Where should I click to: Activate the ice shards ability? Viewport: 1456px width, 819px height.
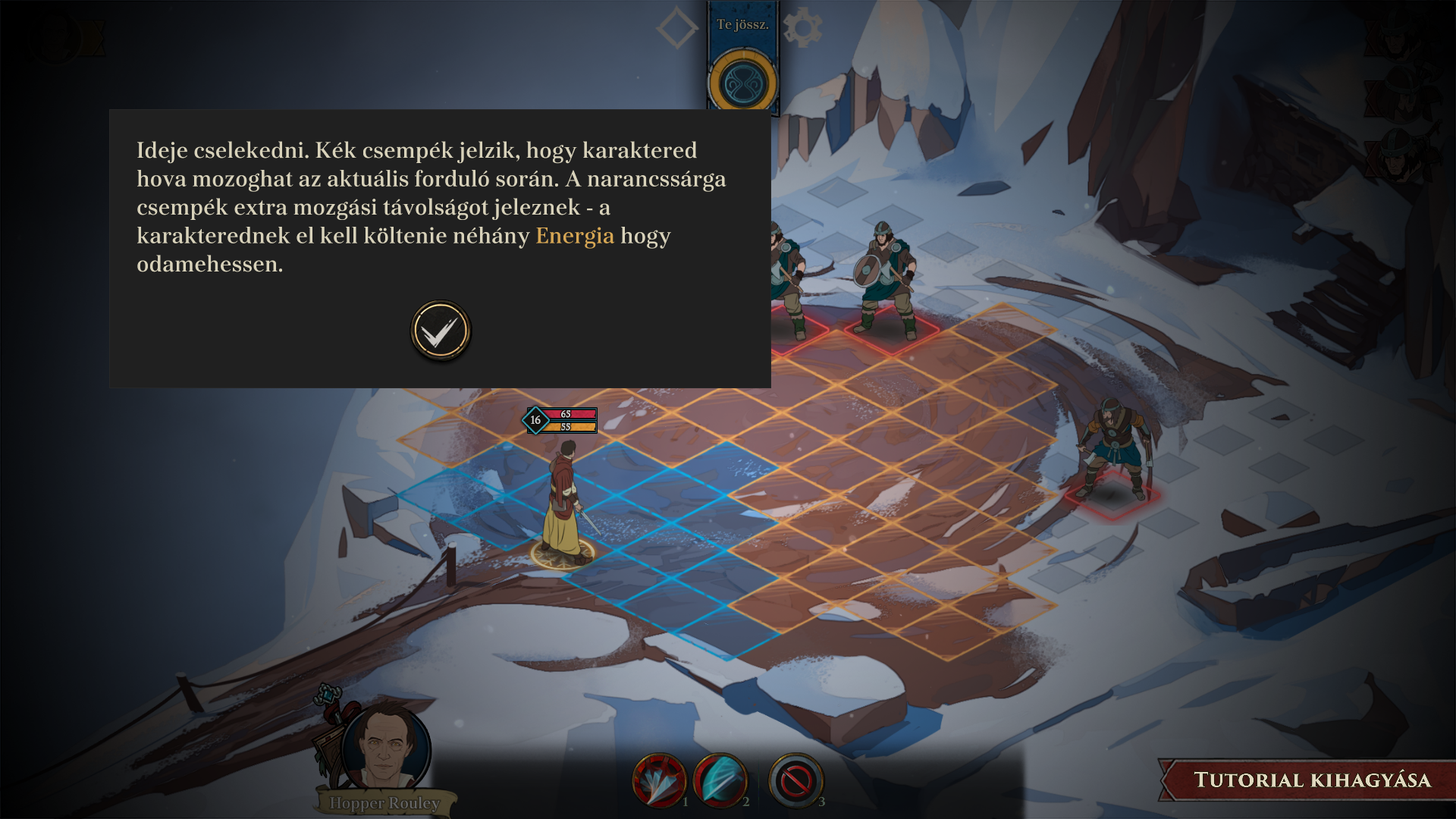click(x=658, y=780)
